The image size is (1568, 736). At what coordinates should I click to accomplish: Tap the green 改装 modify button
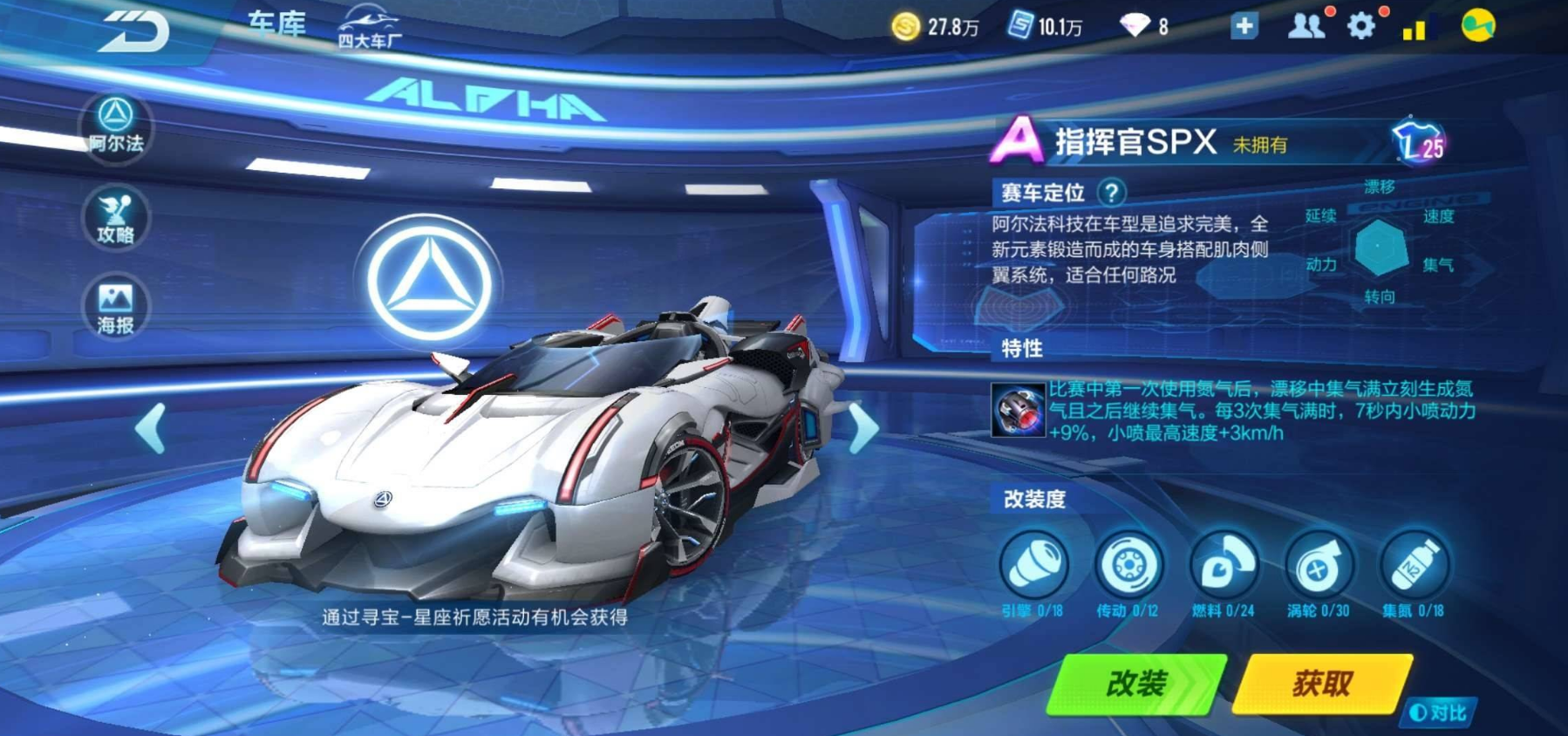pos(1135,685)
